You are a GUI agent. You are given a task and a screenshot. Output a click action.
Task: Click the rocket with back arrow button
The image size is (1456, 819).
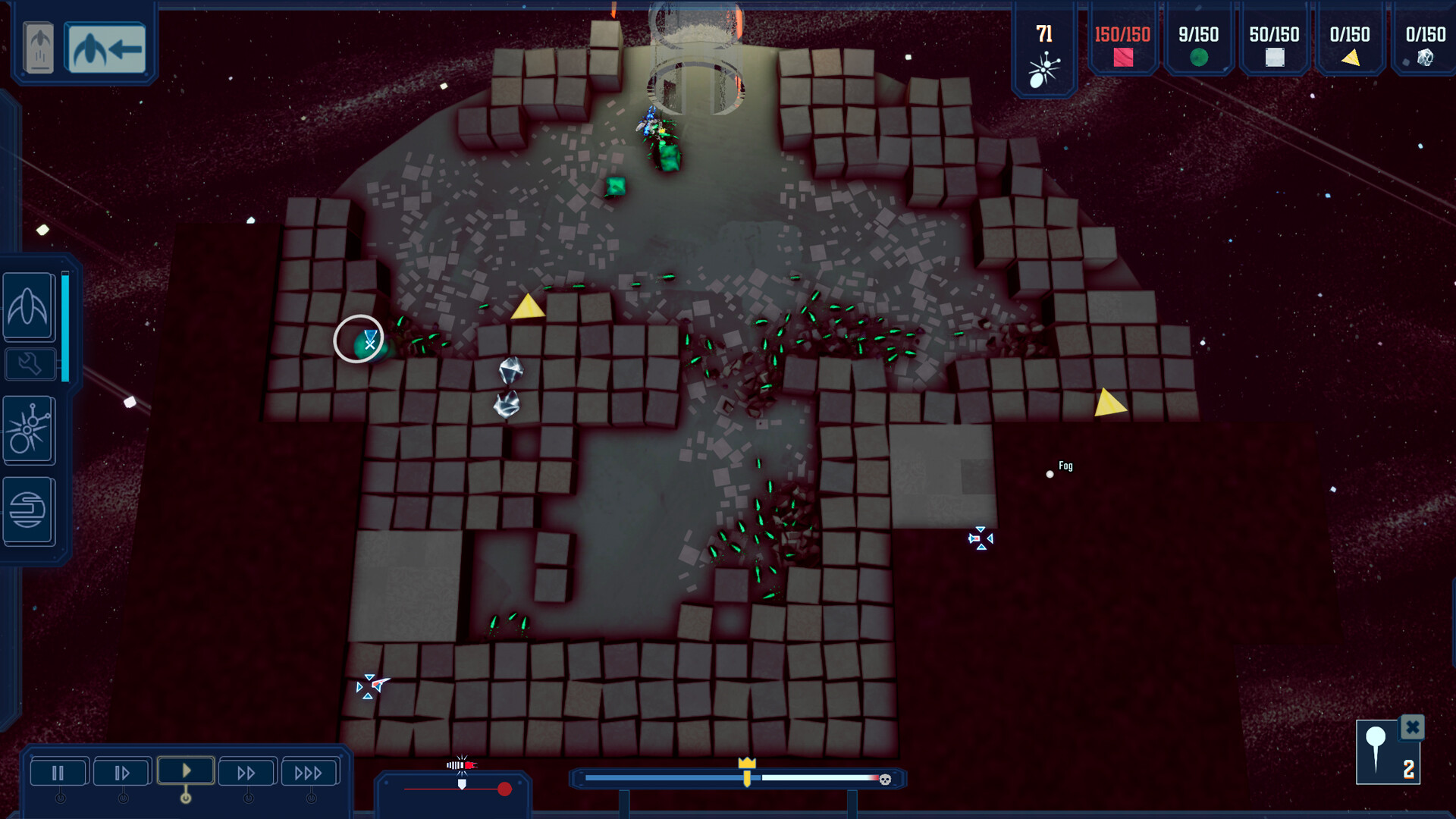tap(106, 47)
